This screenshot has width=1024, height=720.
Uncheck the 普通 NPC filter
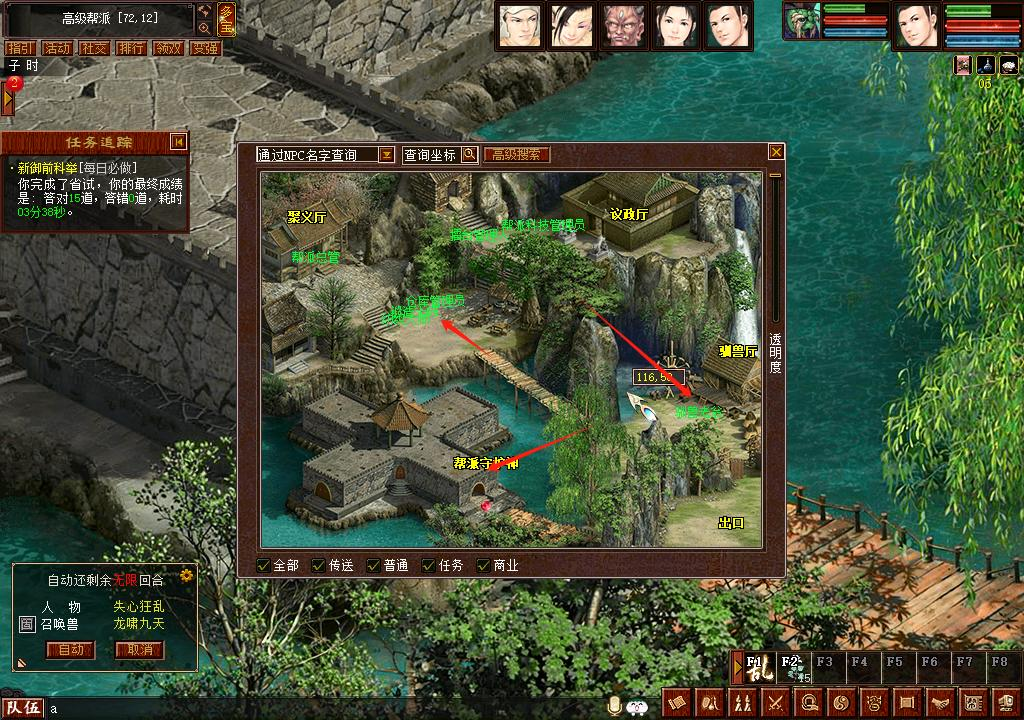374,565
